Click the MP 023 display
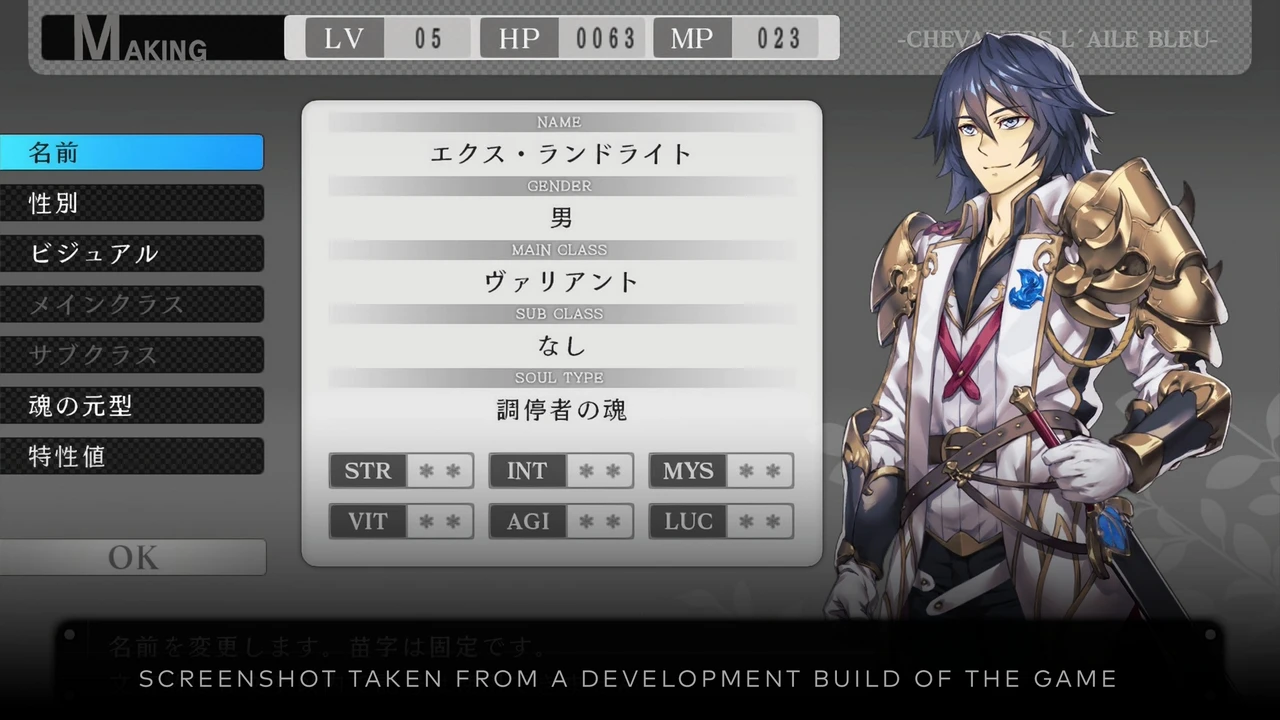 coord(737,38)
